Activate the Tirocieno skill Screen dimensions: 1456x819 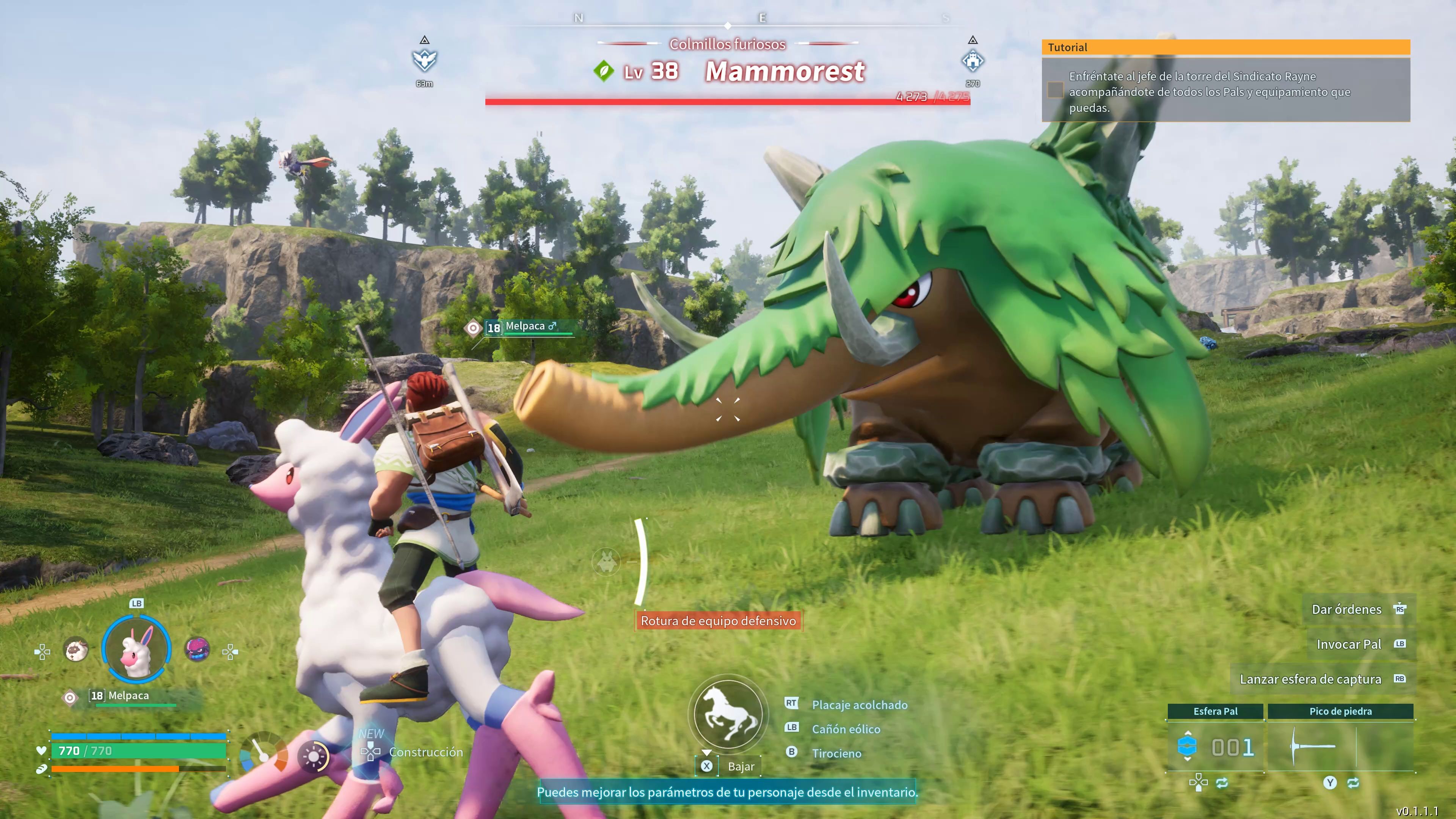[836, 753]
